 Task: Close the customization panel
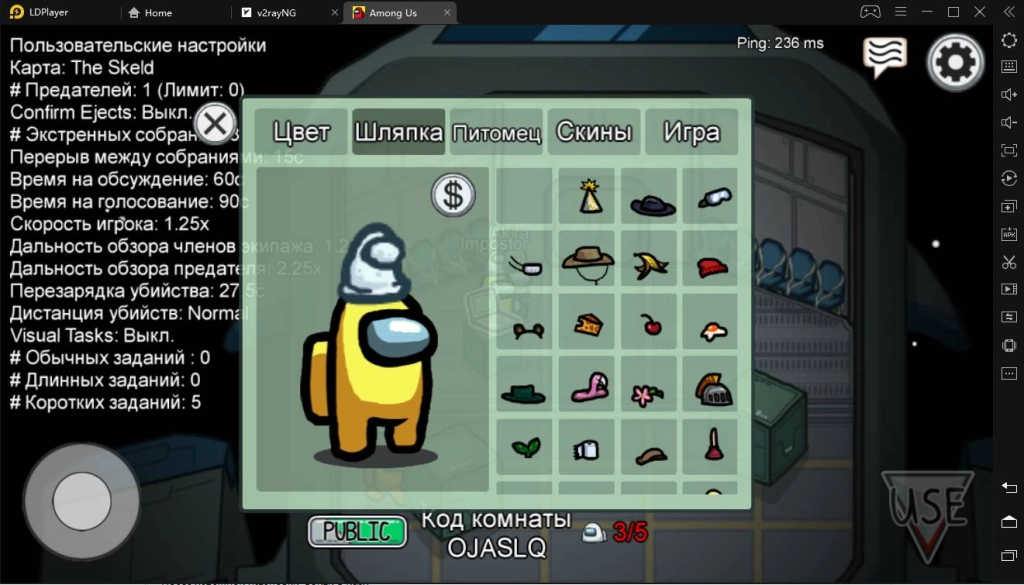point(214,126)
